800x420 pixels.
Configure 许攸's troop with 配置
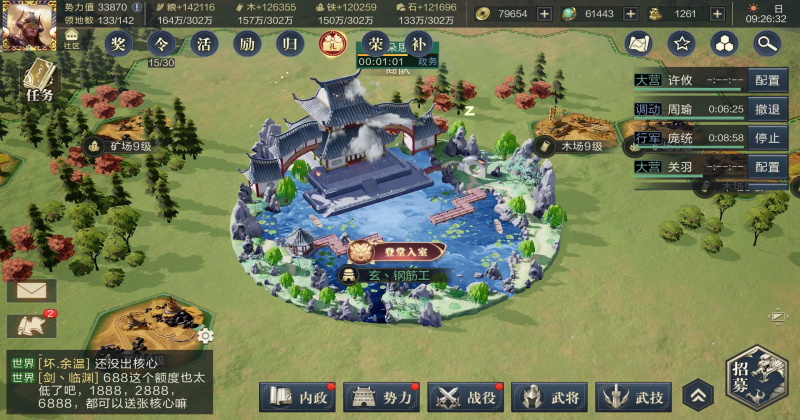(767, 80)
